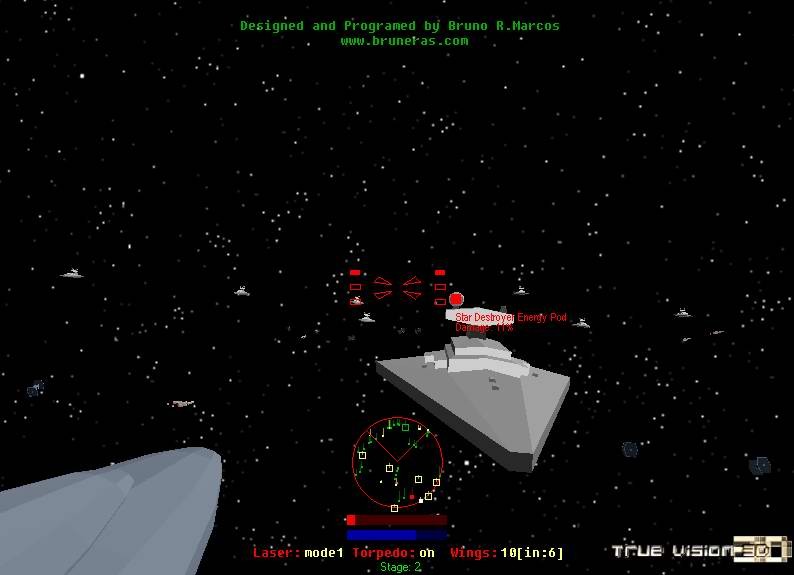Select the red Star Destroyer Energy Pod target marker

456,299
